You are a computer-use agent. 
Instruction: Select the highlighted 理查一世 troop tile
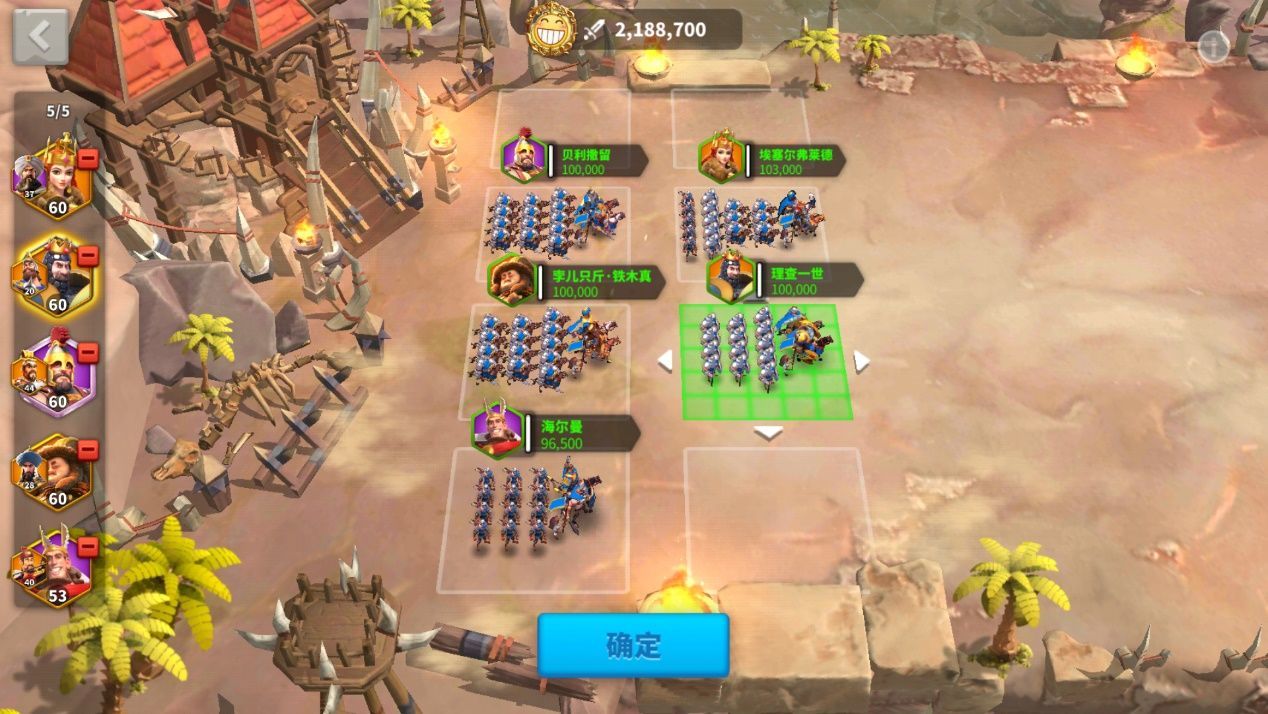[x=765, y=358]
